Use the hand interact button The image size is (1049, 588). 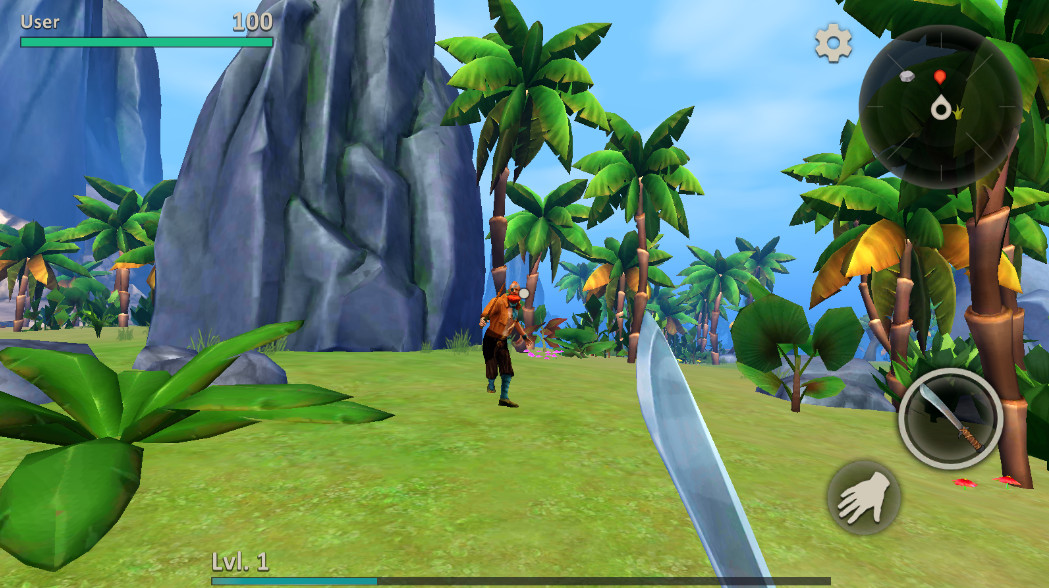pyautogui.click(x=863, y=497)
